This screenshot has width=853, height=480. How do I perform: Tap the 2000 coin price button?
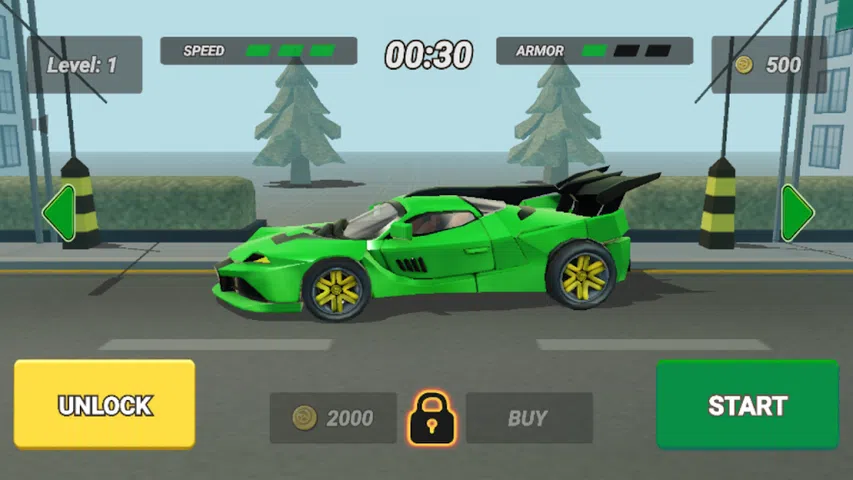pos(333,418)
